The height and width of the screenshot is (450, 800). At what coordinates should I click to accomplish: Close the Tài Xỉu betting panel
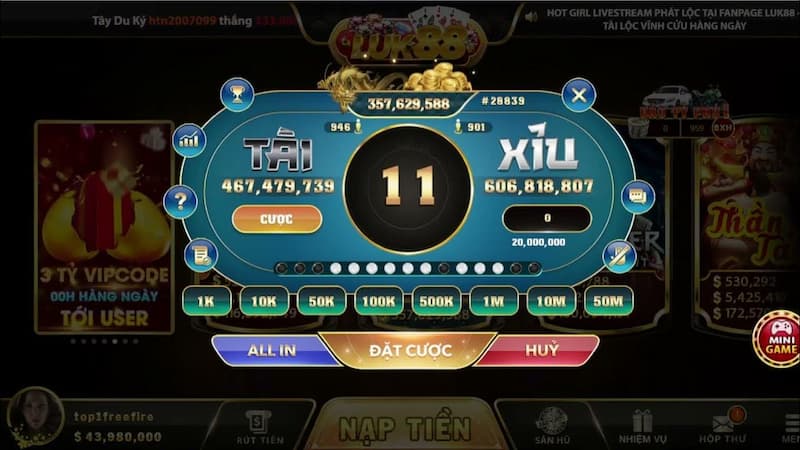tap(578, 96)
